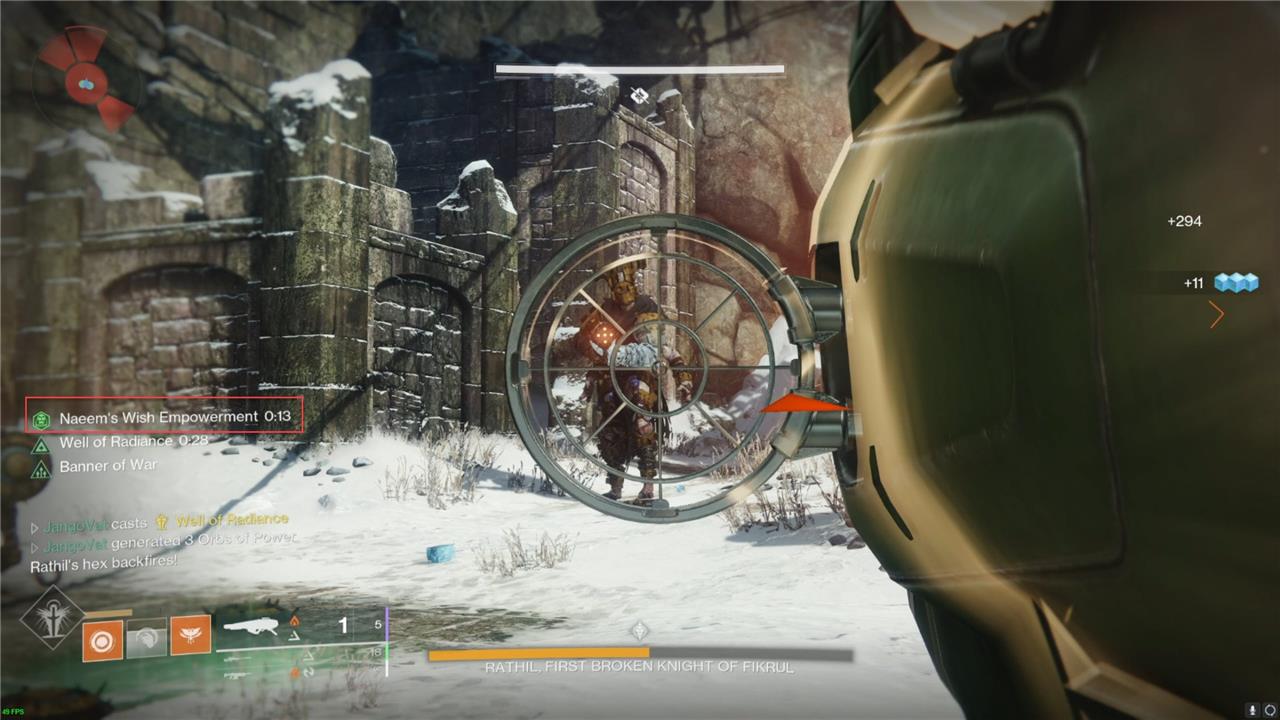
Task: Choose the greyed-out melee ability icon
Action: tap(146, 638)
